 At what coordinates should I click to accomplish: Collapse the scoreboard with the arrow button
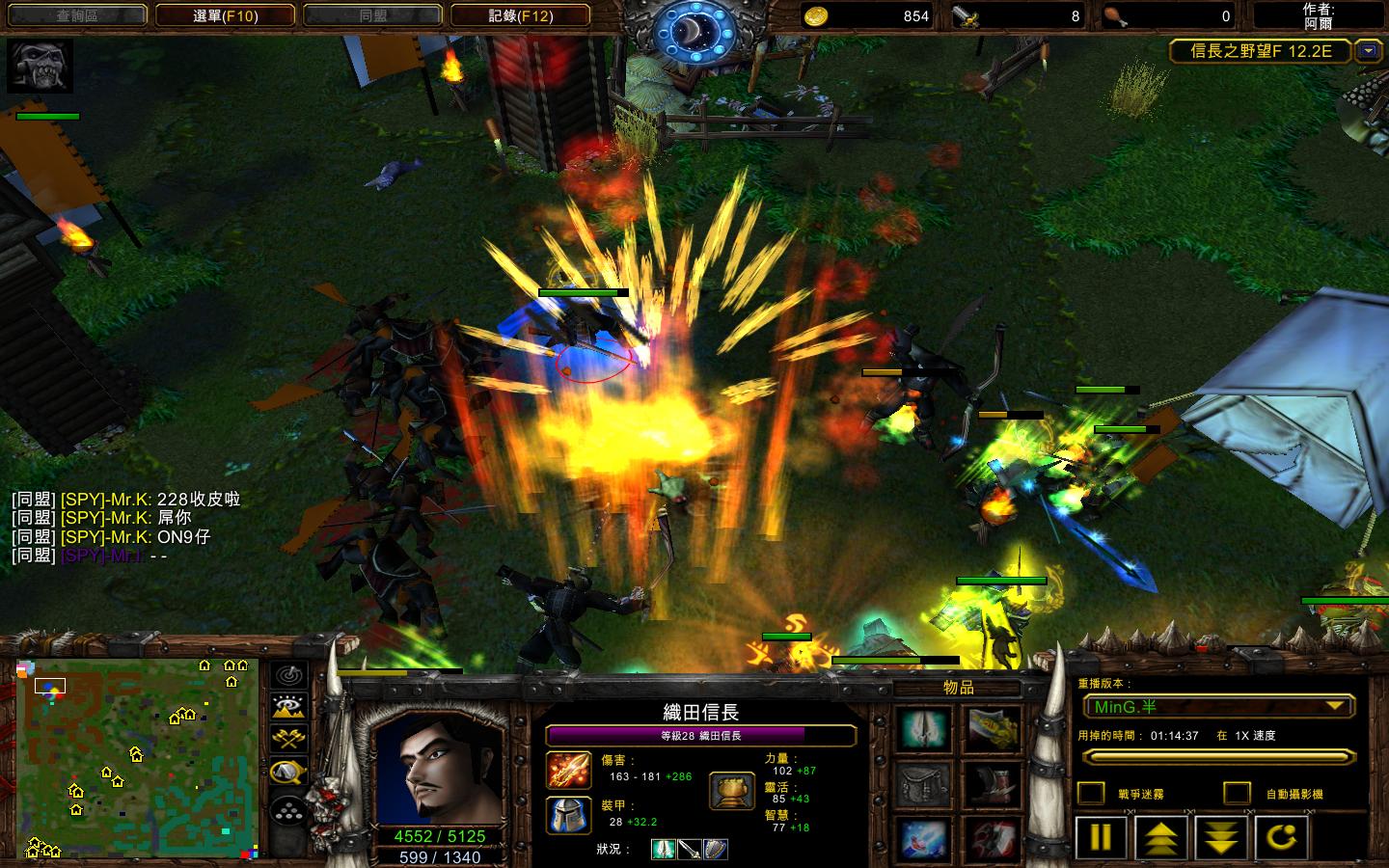[1368, 51]
